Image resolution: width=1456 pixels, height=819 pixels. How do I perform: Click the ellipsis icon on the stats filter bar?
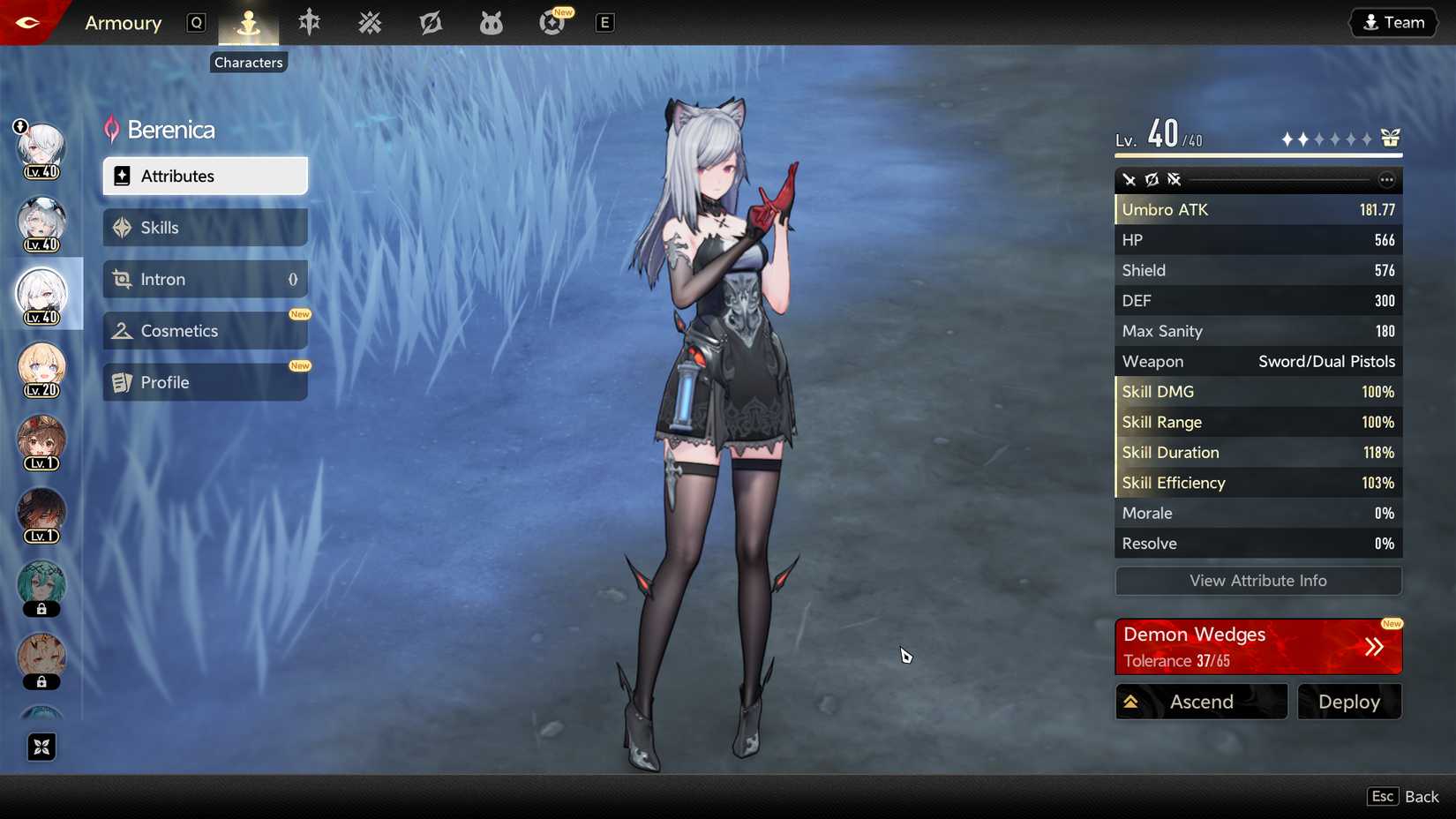pyautogui.click(x=1386, y=179)
